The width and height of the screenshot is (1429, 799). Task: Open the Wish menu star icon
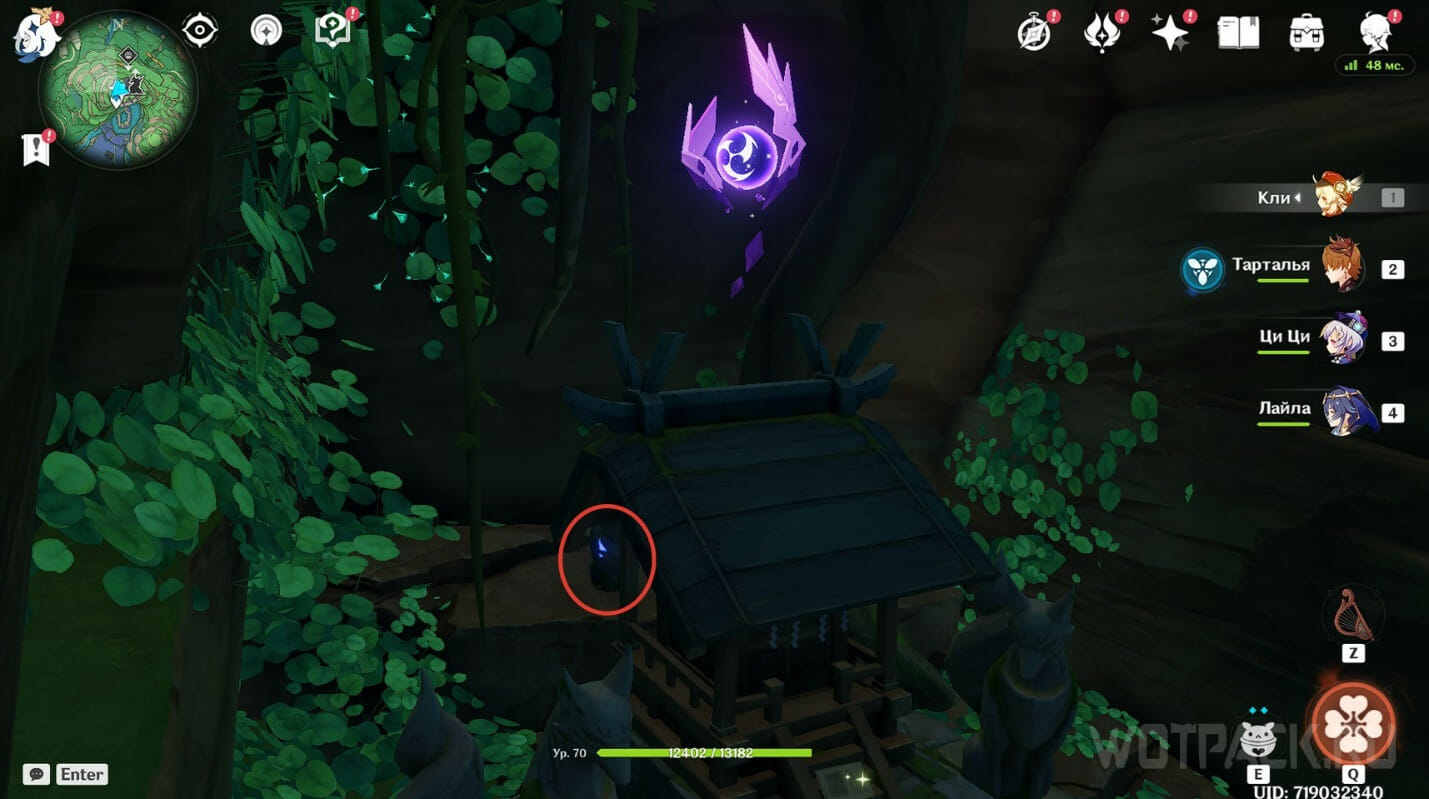point(1168,31)
